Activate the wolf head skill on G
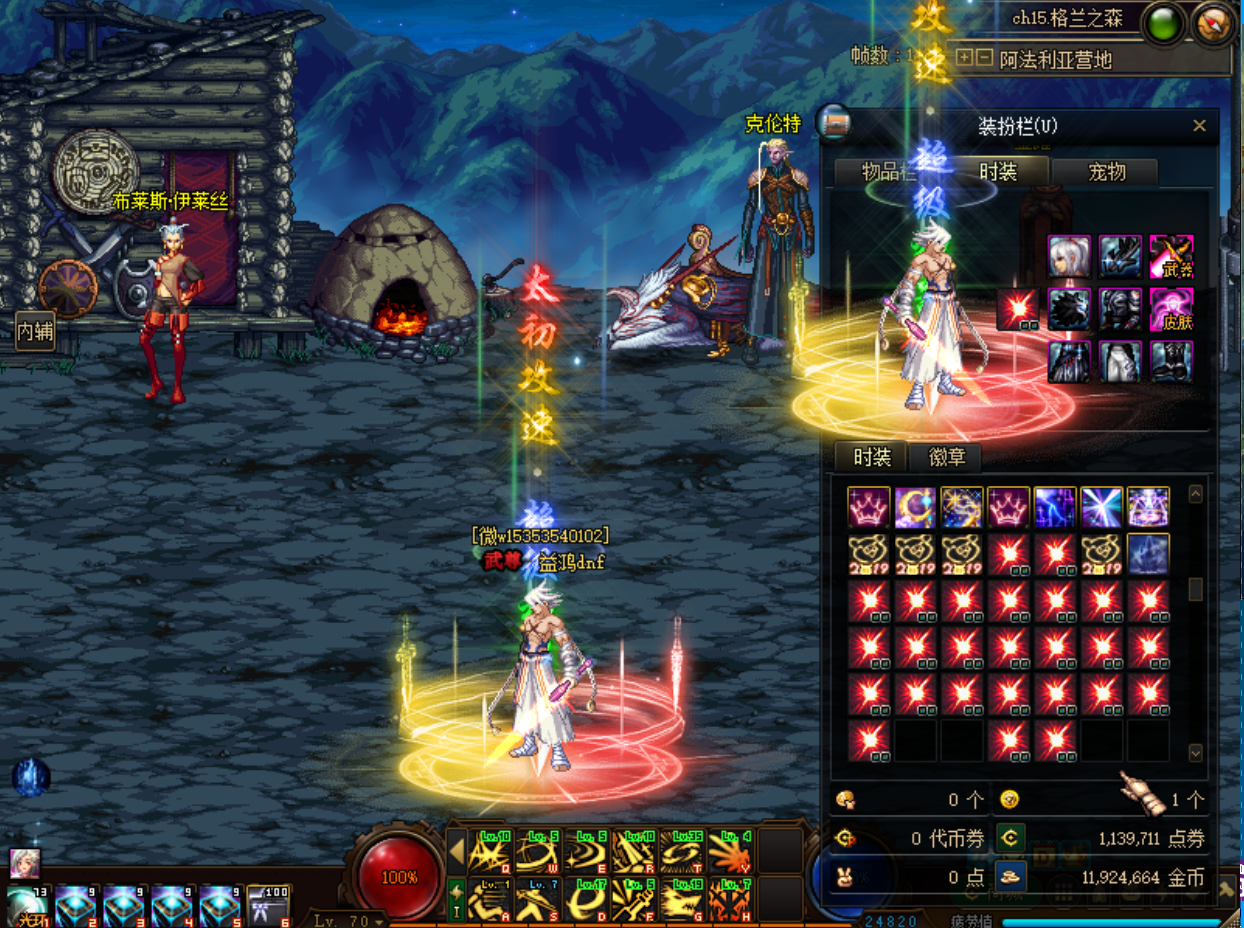1244x928 pixels. [x=683, y=899]
